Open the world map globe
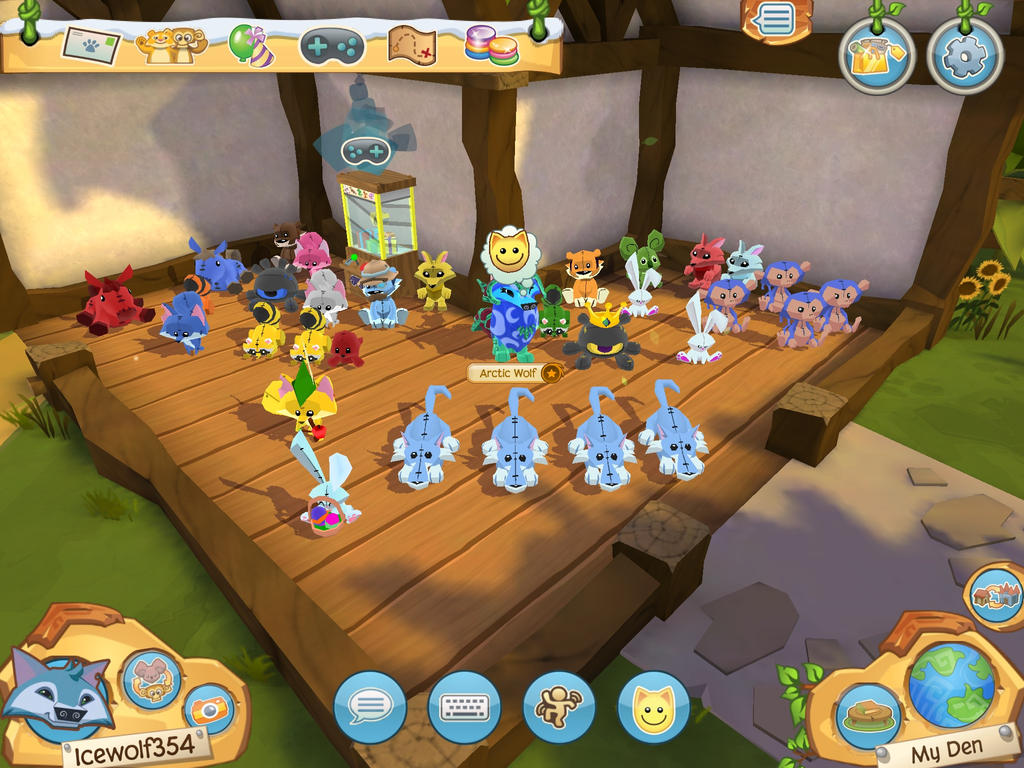This screenshot has width=1024, height=768. [x=951, y=685]
